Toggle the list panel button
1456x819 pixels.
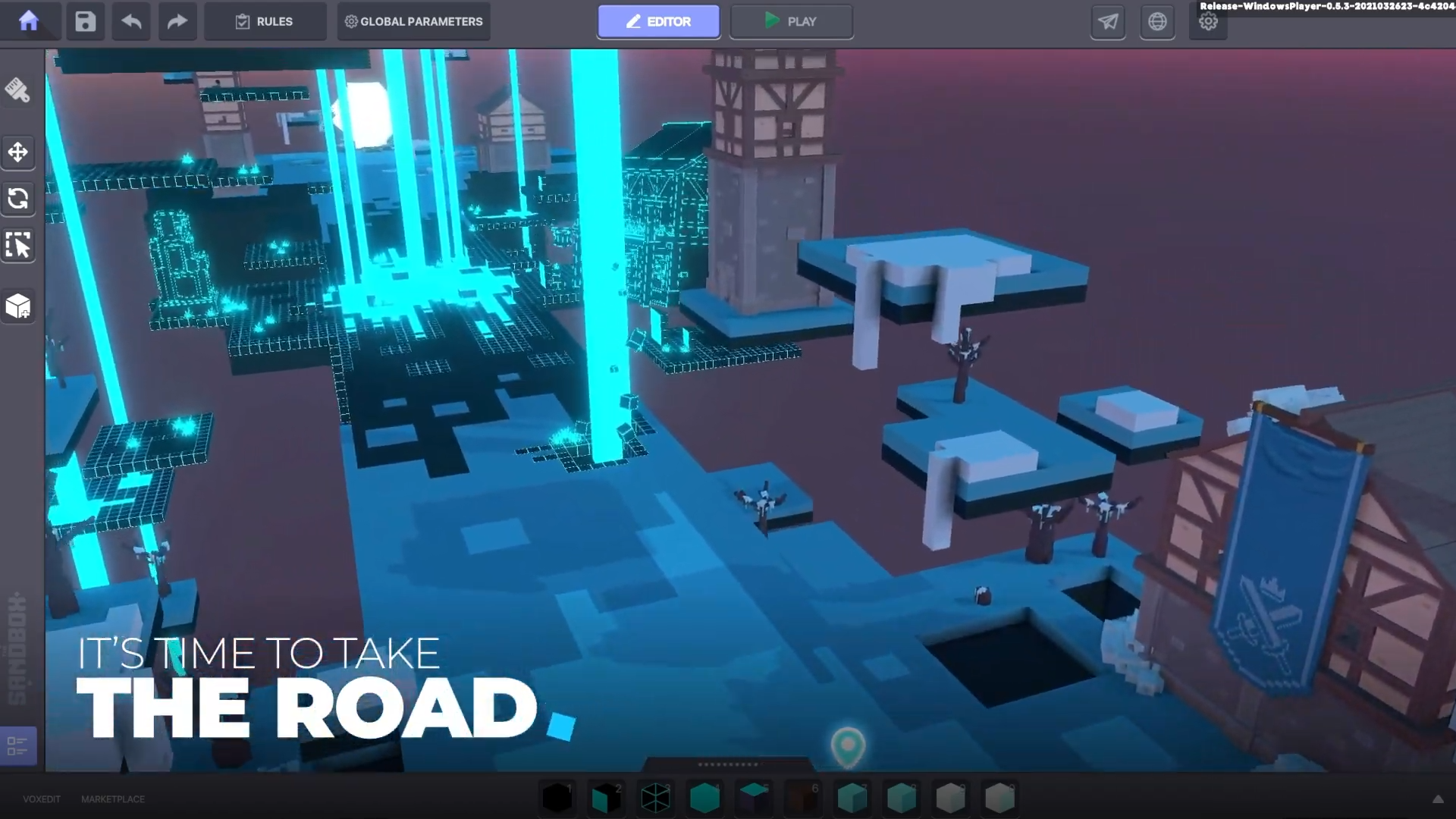[17, 746]
